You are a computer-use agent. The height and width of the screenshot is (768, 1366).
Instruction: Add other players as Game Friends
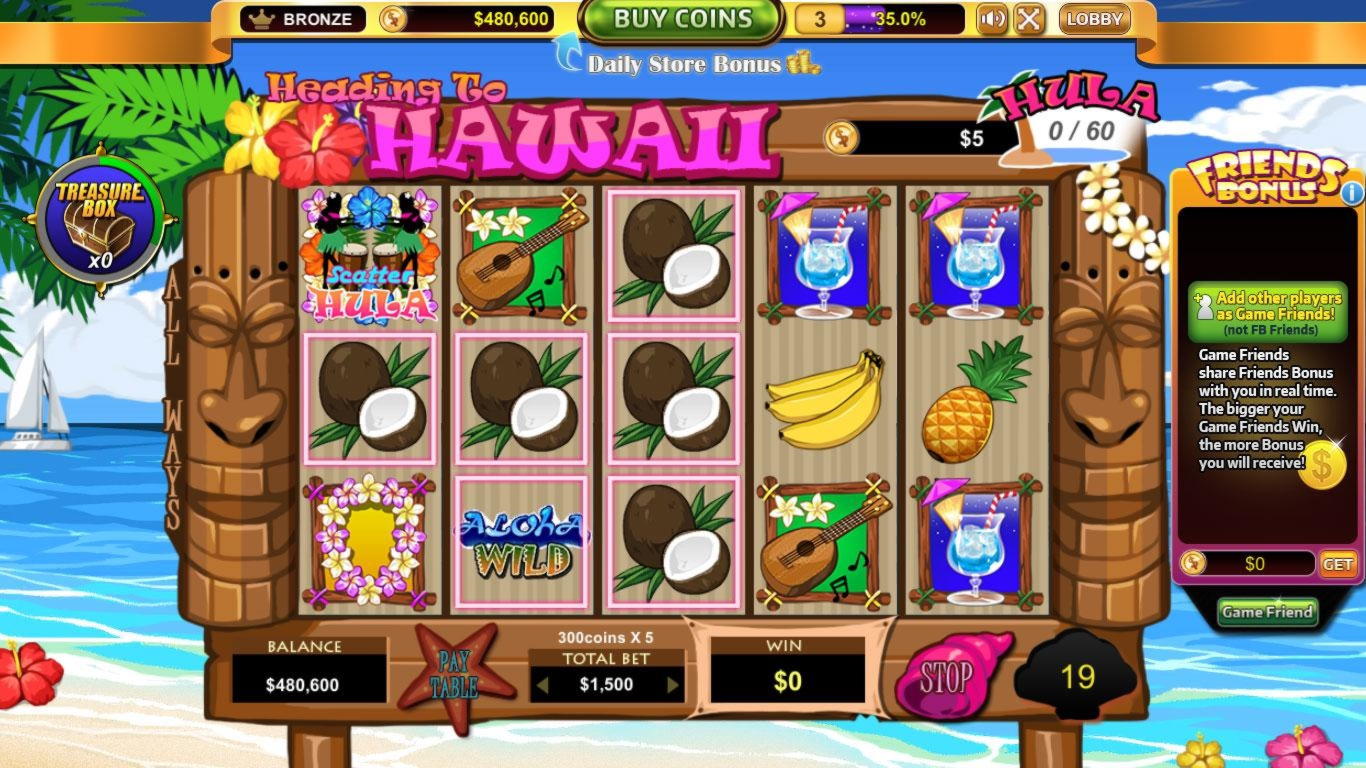pos(1267,311)
